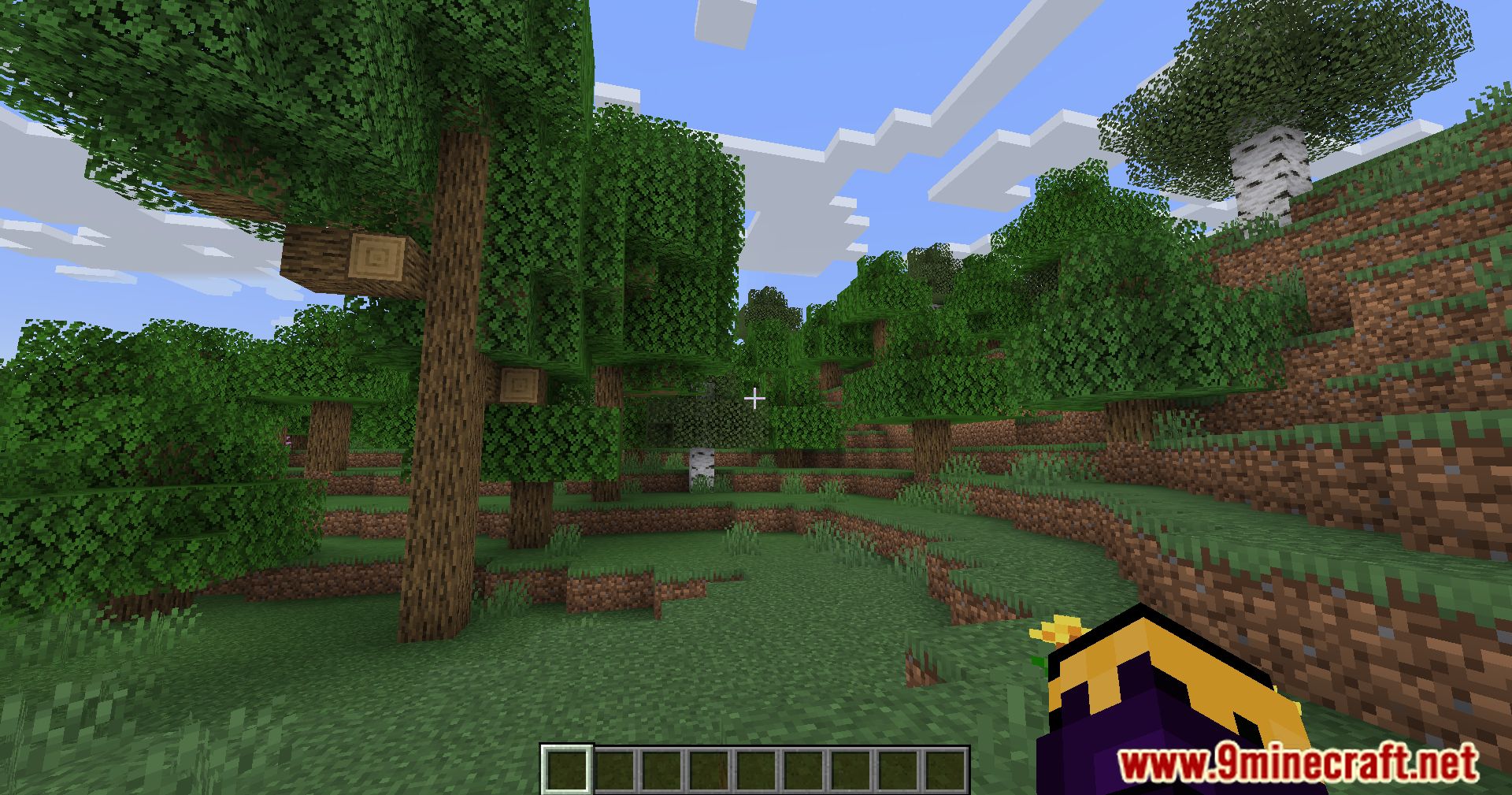Select the highlighted active hotbar slot

click(566, 769)
